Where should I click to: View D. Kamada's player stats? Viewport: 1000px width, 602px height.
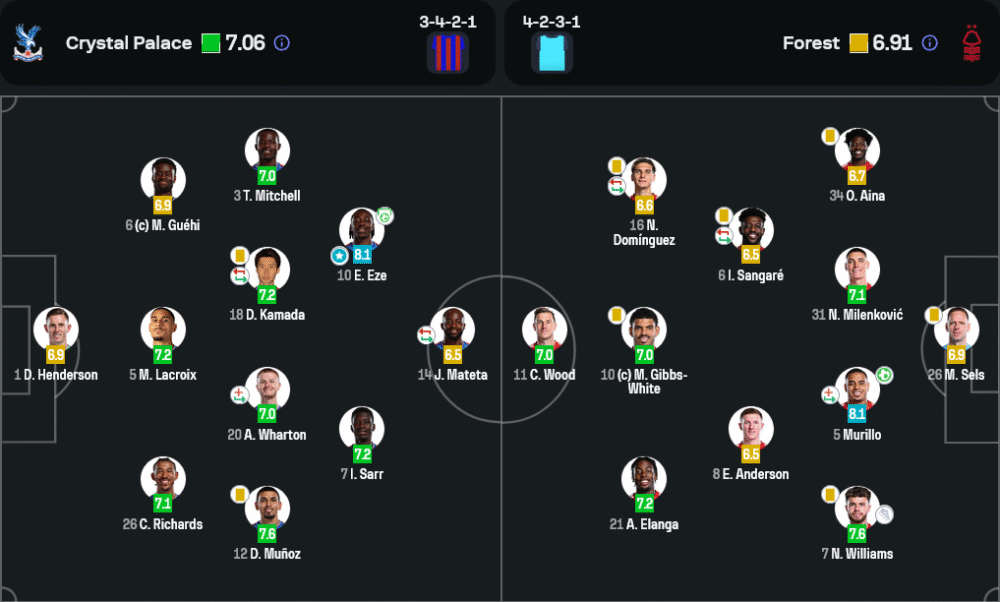[x=267, y=270]
